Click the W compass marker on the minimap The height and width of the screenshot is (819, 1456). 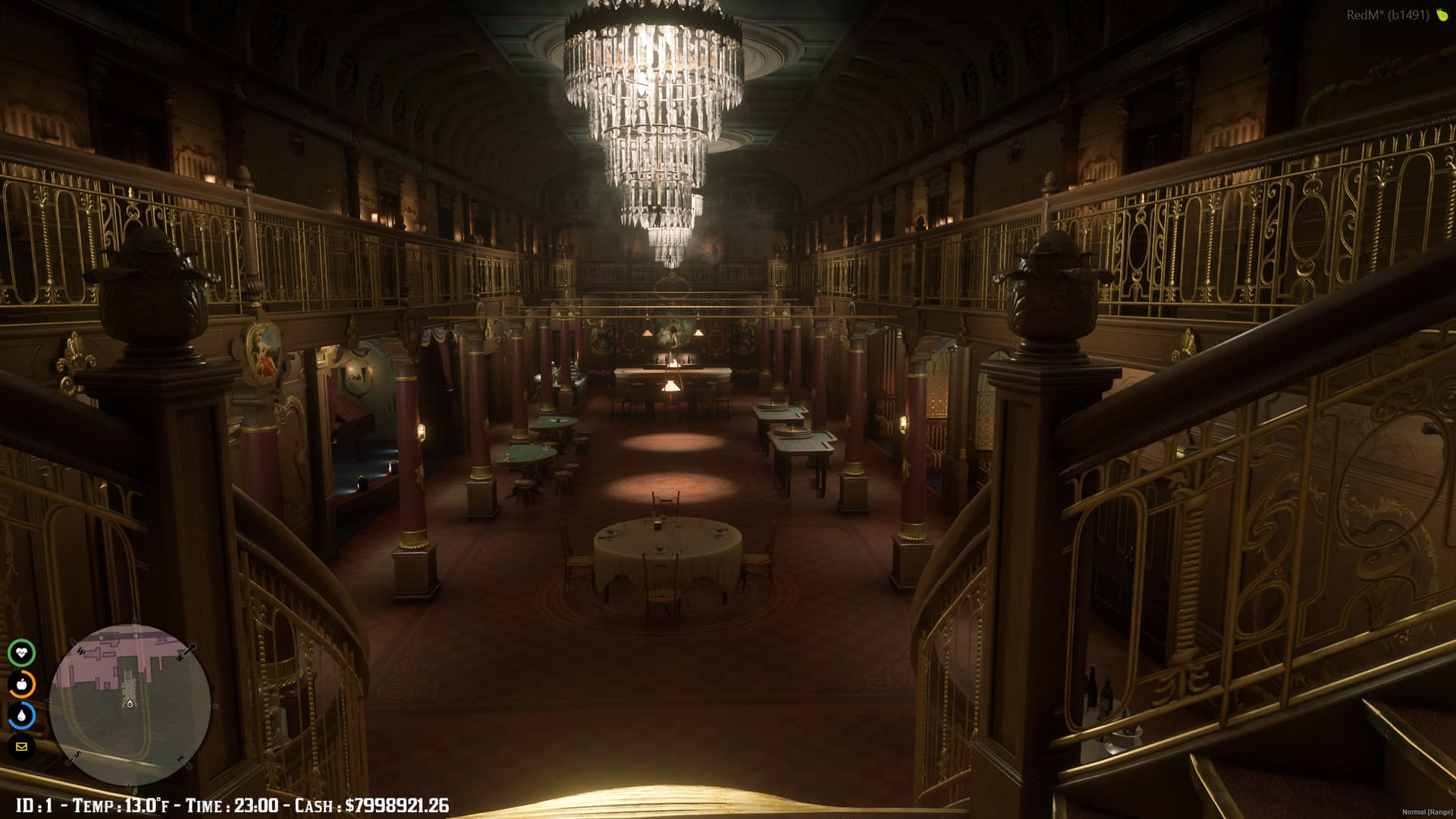click(79, 650)
